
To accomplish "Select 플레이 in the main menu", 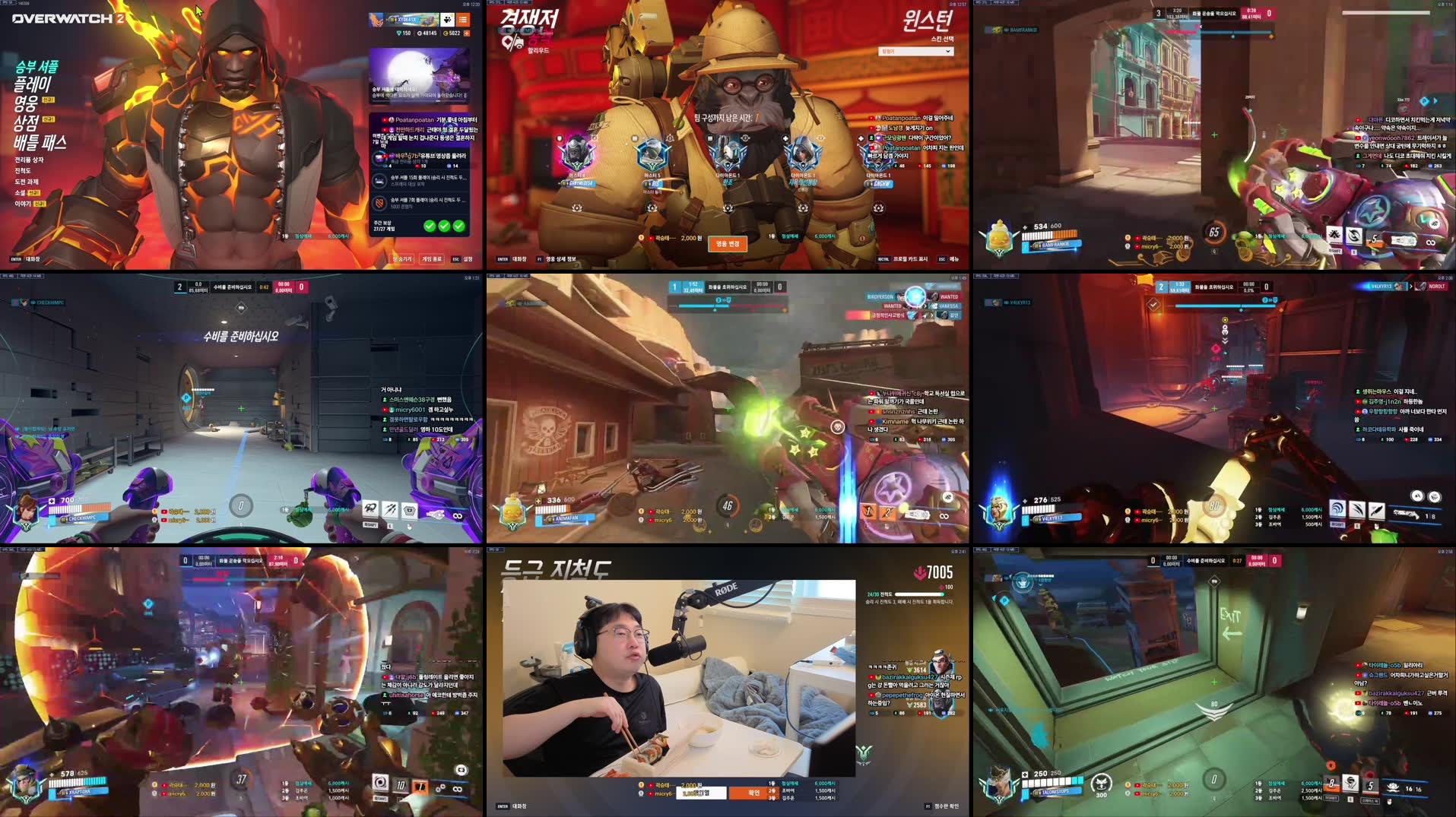I will (x=33, y=85).
